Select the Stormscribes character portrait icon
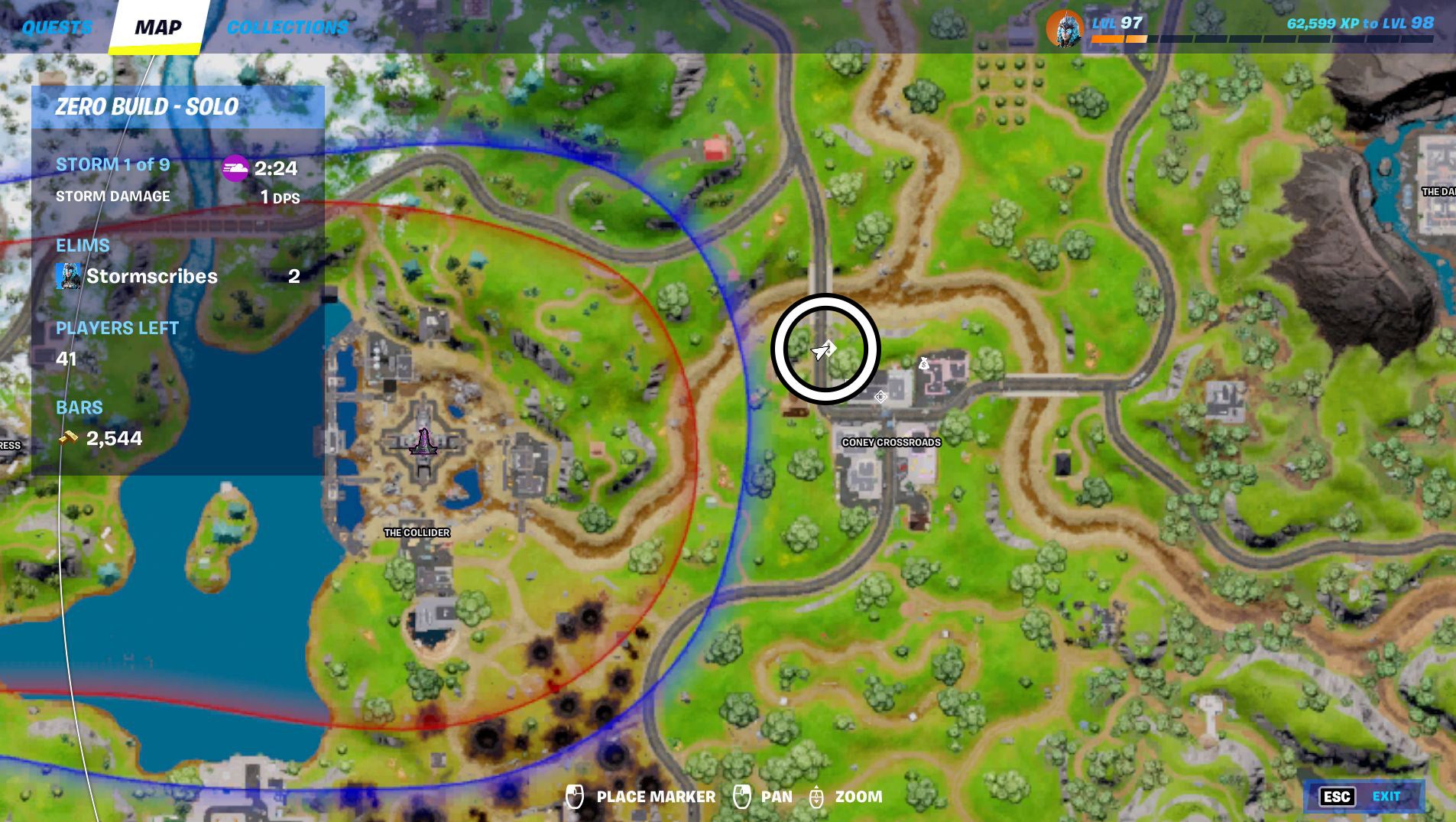 coord(68,276)
